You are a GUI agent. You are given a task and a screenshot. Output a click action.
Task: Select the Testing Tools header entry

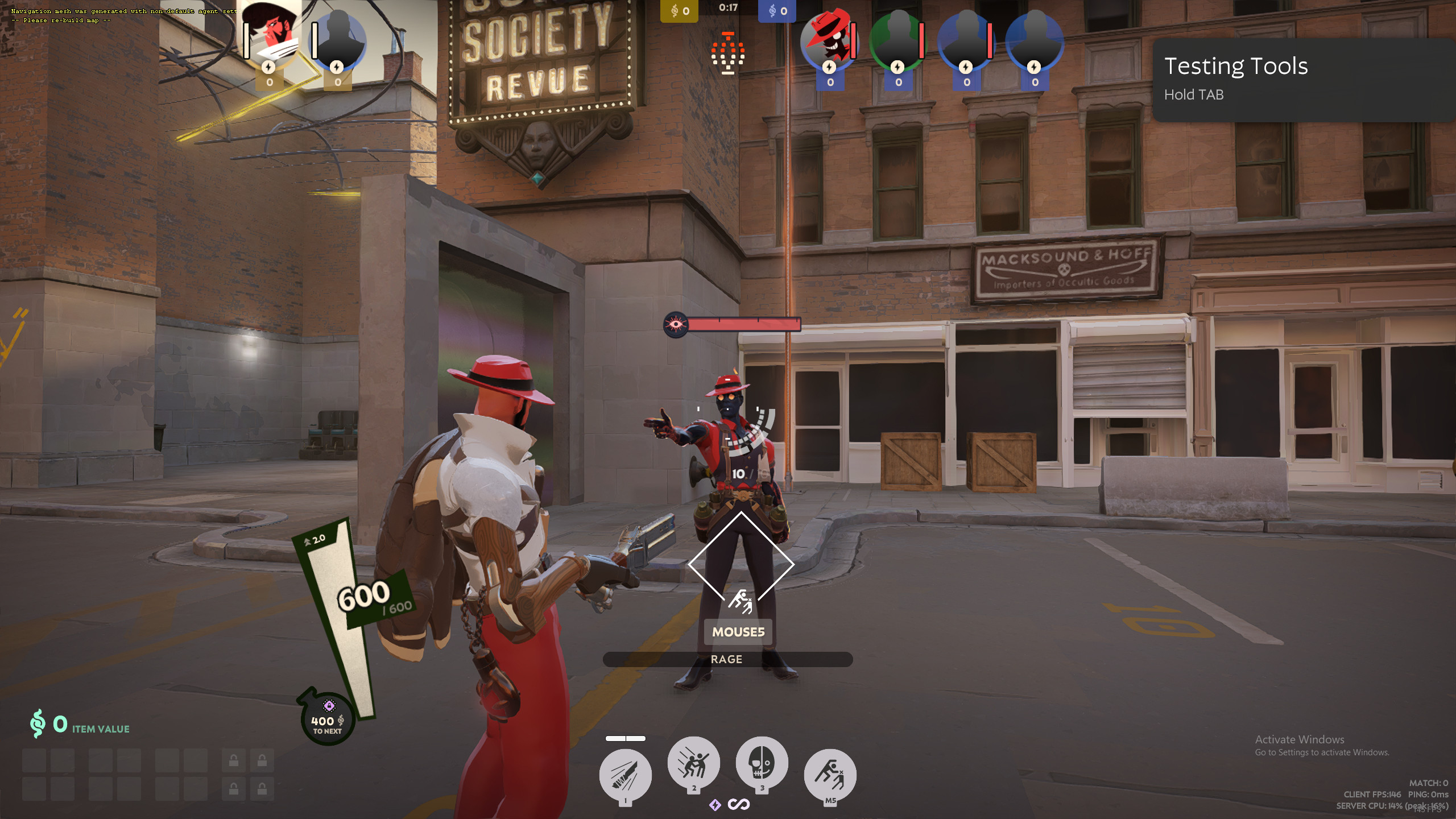click(1235, 66)
